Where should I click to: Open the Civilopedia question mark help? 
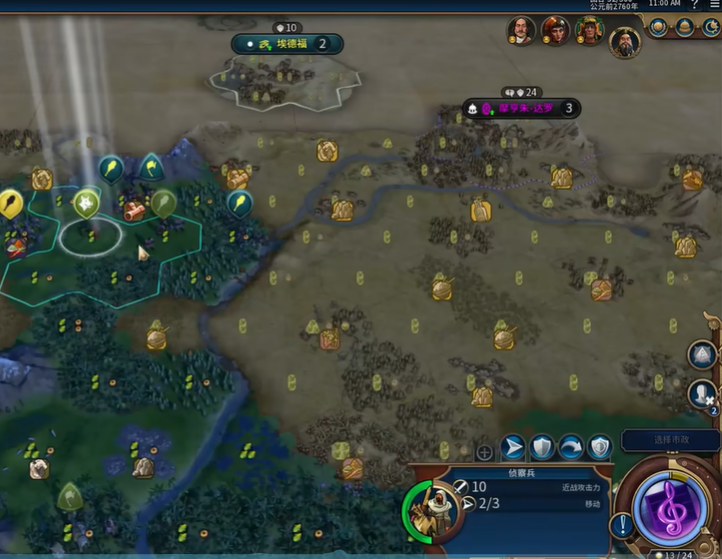coord(694,4)
